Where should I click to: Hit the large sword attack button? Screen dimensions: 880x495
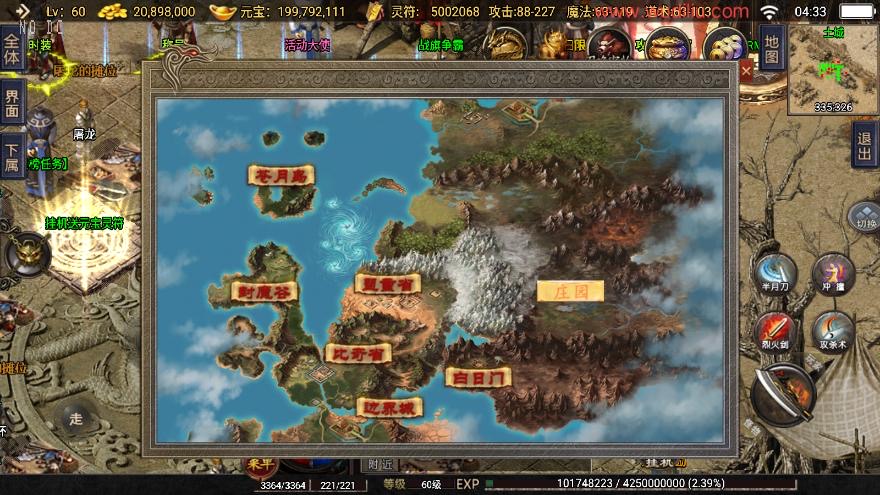pyautogui.click(x=783, y=393)
